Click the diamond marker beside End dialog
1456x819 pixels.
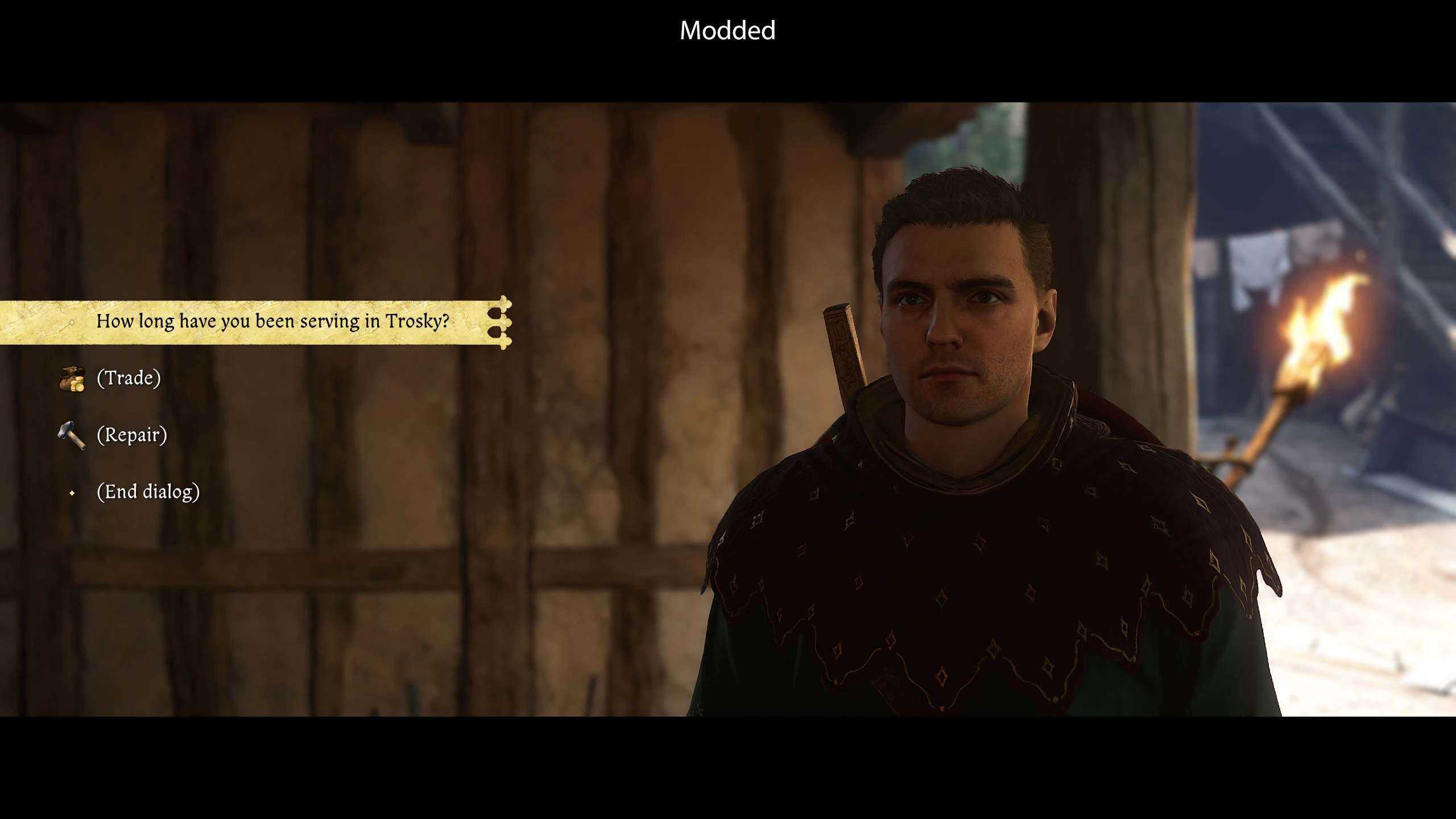pos(73,493)
